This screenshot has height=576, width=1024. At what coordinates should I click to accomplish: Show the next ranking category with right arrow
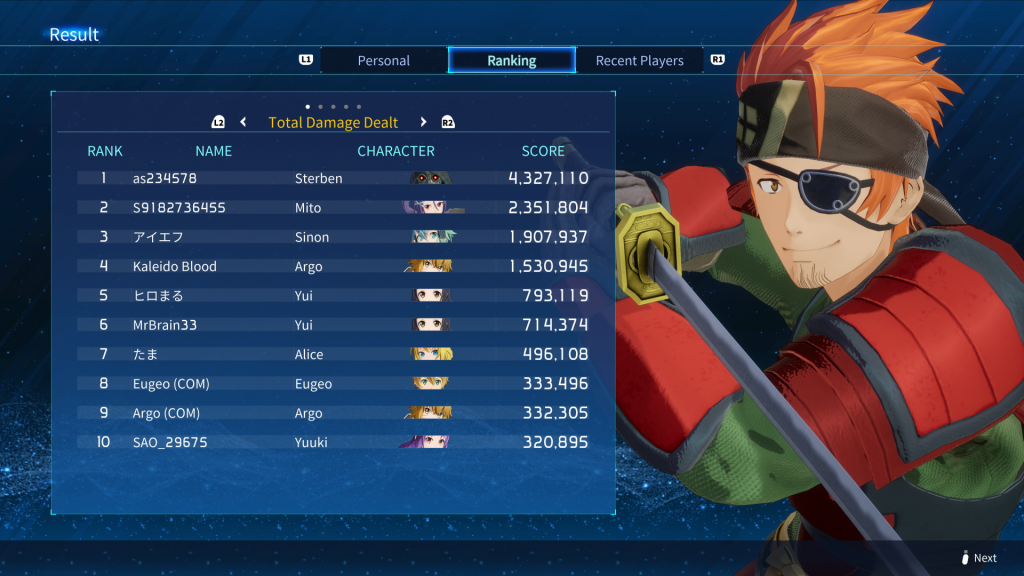pyautogui.click(x=423, y=122)
